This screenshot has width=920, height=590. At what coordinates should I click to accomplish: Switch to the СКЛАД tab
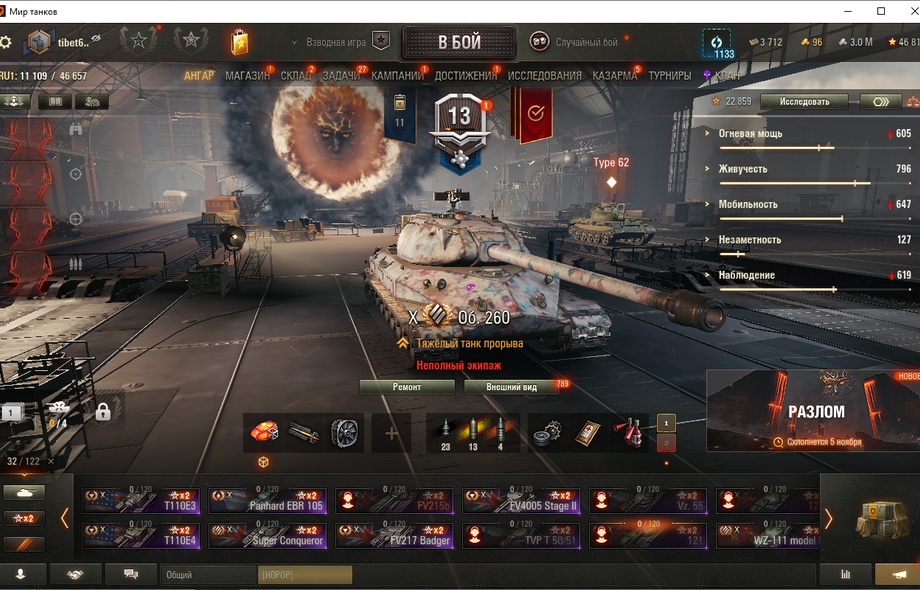296,76
